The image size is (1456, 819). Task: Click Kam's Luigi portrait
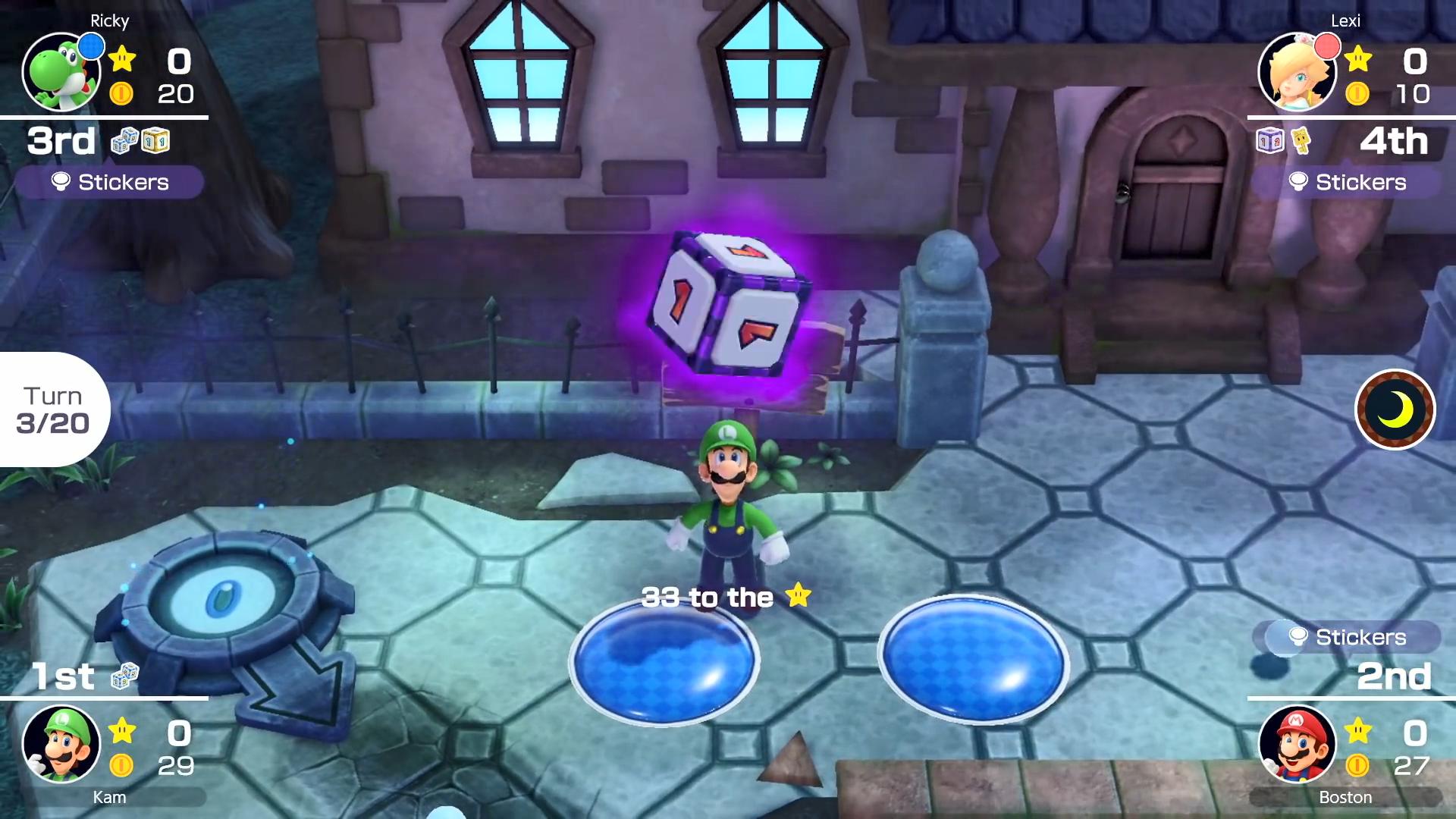click(61, 745)
